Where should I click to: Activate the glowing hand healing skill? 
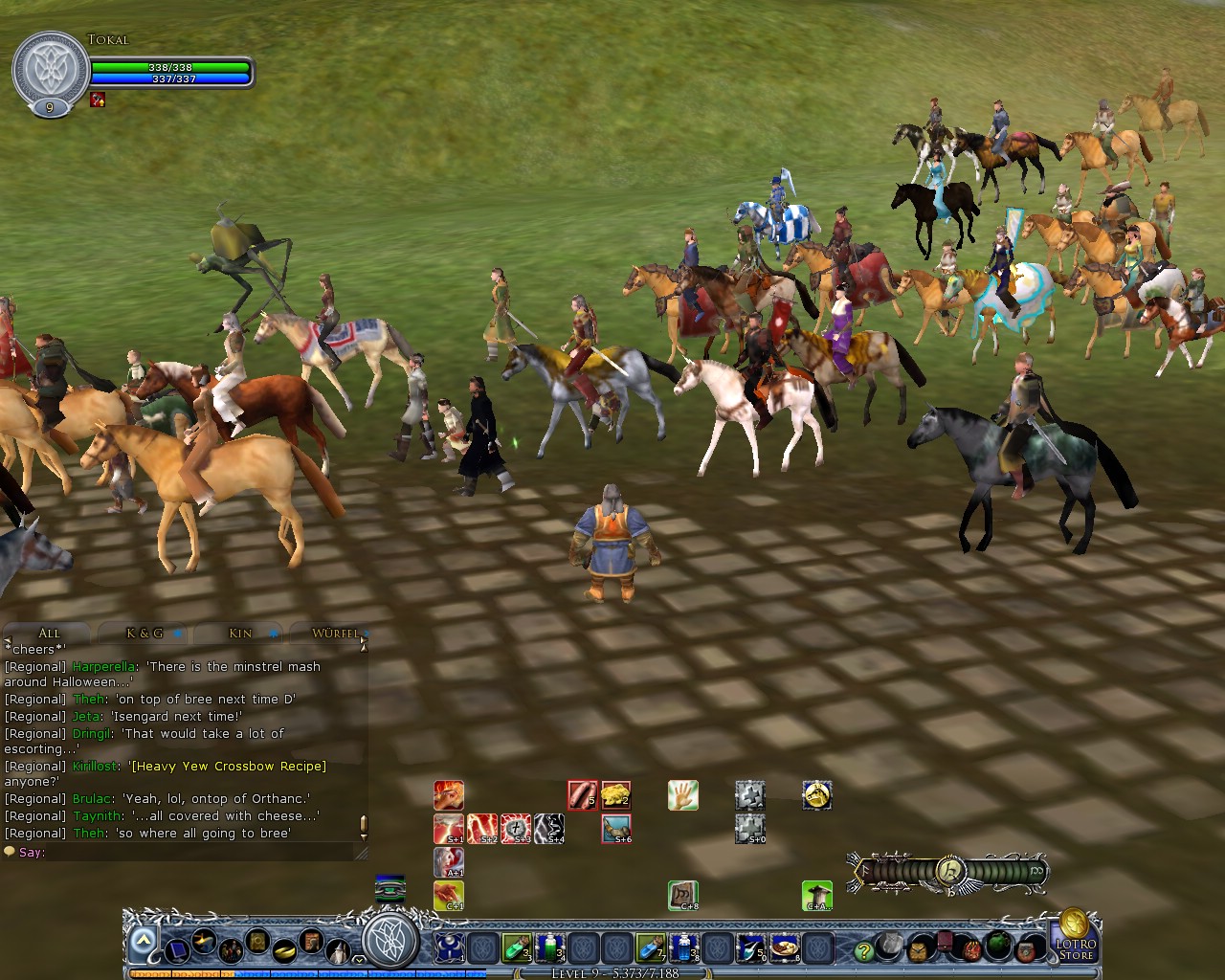pos(682,793)
